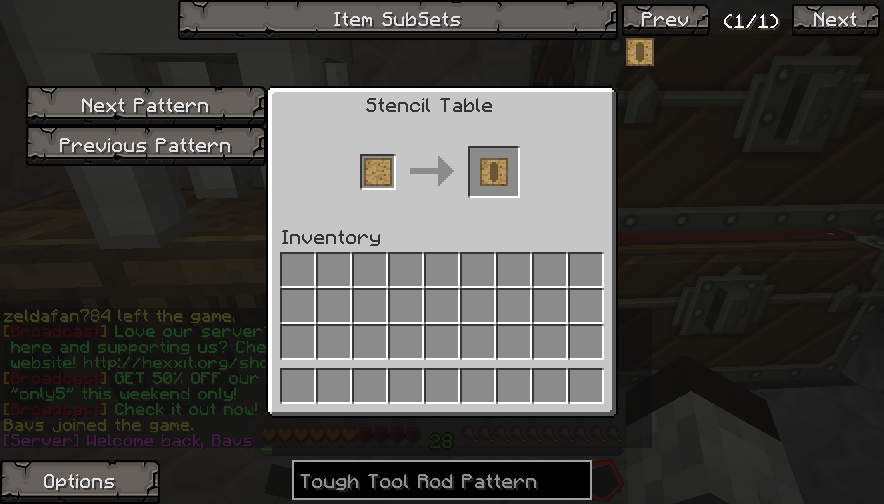884x504 pixels.
Task: Choose the Previous Pattern button
Action: click(x=145, y=145)
